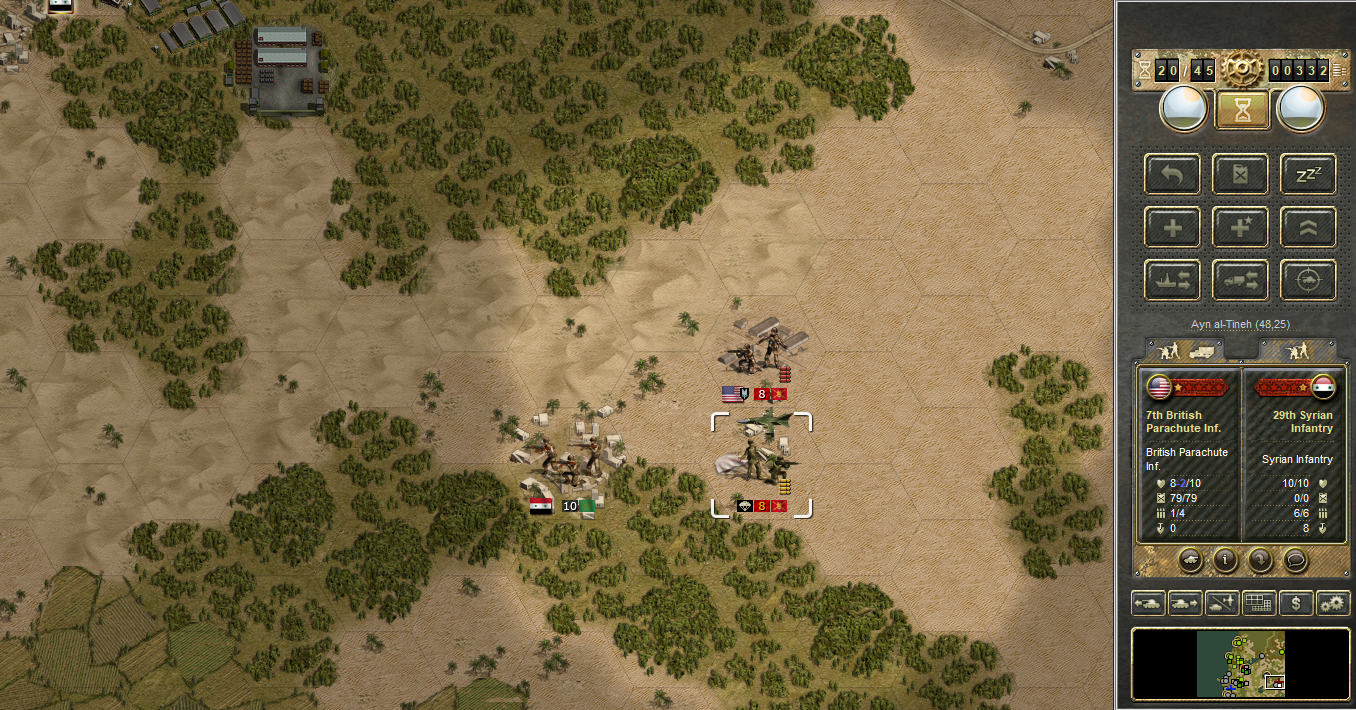Click the minimap to jump the view
The height and width of the screenshot is (710, 1356).
pos(1240,663)
